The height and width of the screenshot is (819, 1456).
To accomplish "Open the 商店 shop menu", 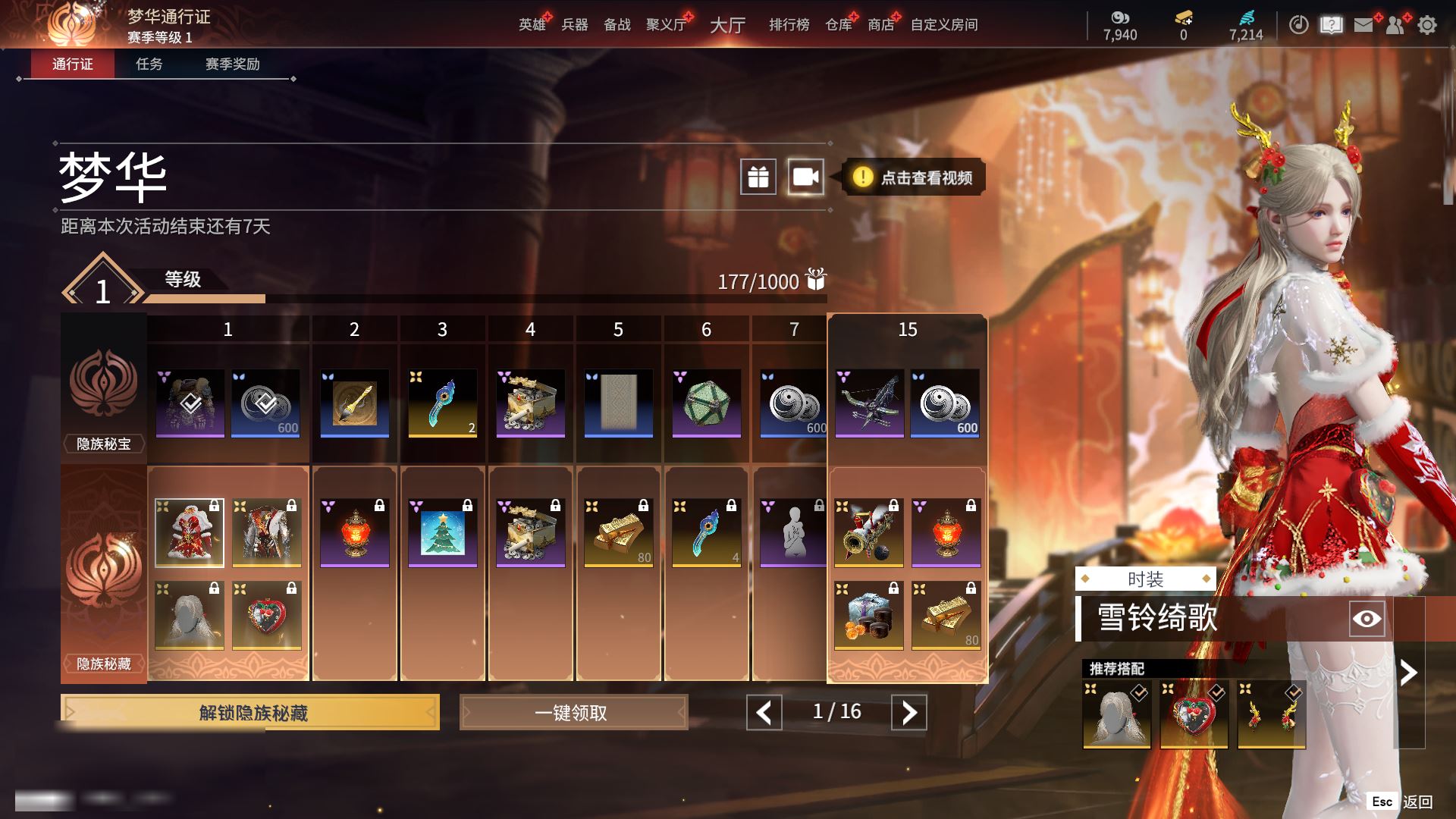I will (x=880, y=25).
